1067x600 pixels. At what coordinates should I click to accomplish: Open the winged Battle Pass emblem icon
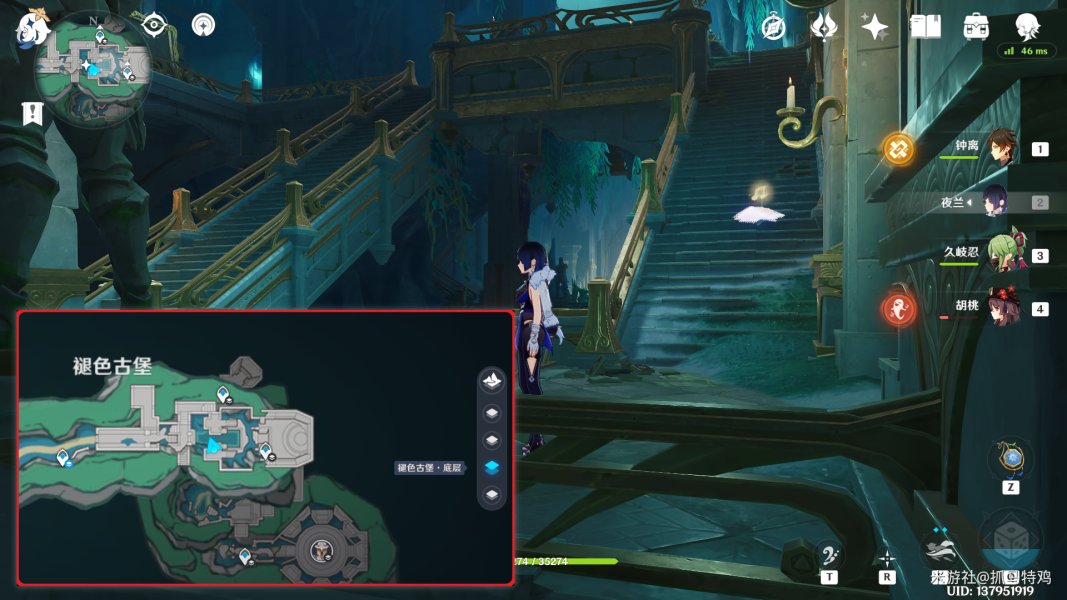coord(824,27)
